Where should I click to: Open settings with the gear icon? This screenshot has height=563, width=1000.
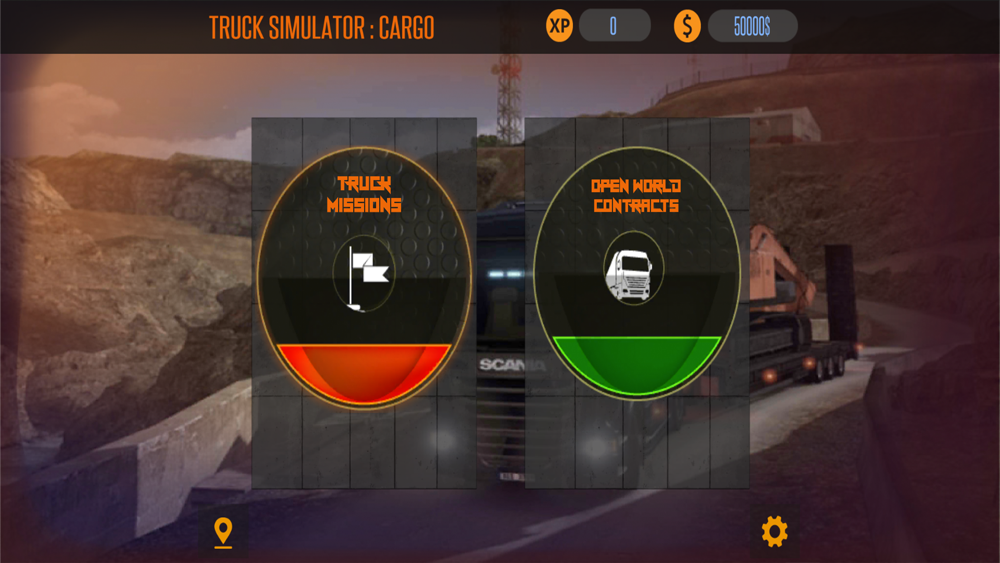coord(774,531)
